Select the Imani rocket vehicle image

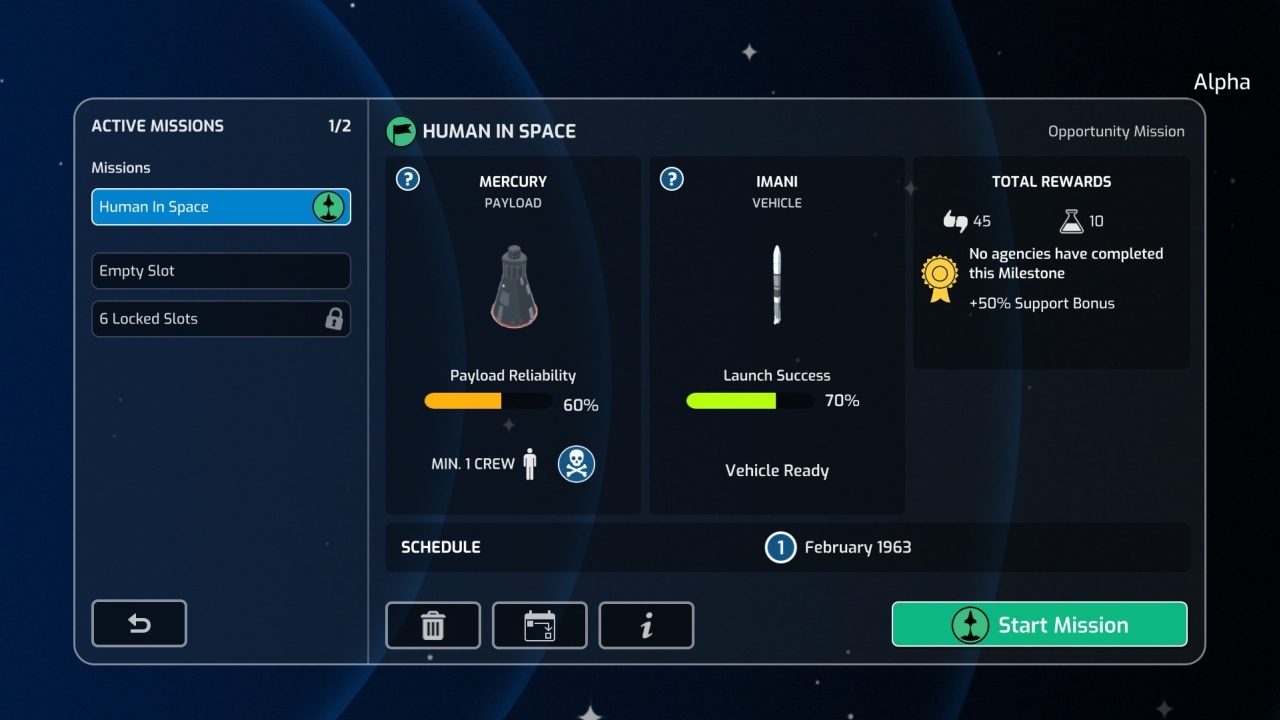click(x=777, y=286)
